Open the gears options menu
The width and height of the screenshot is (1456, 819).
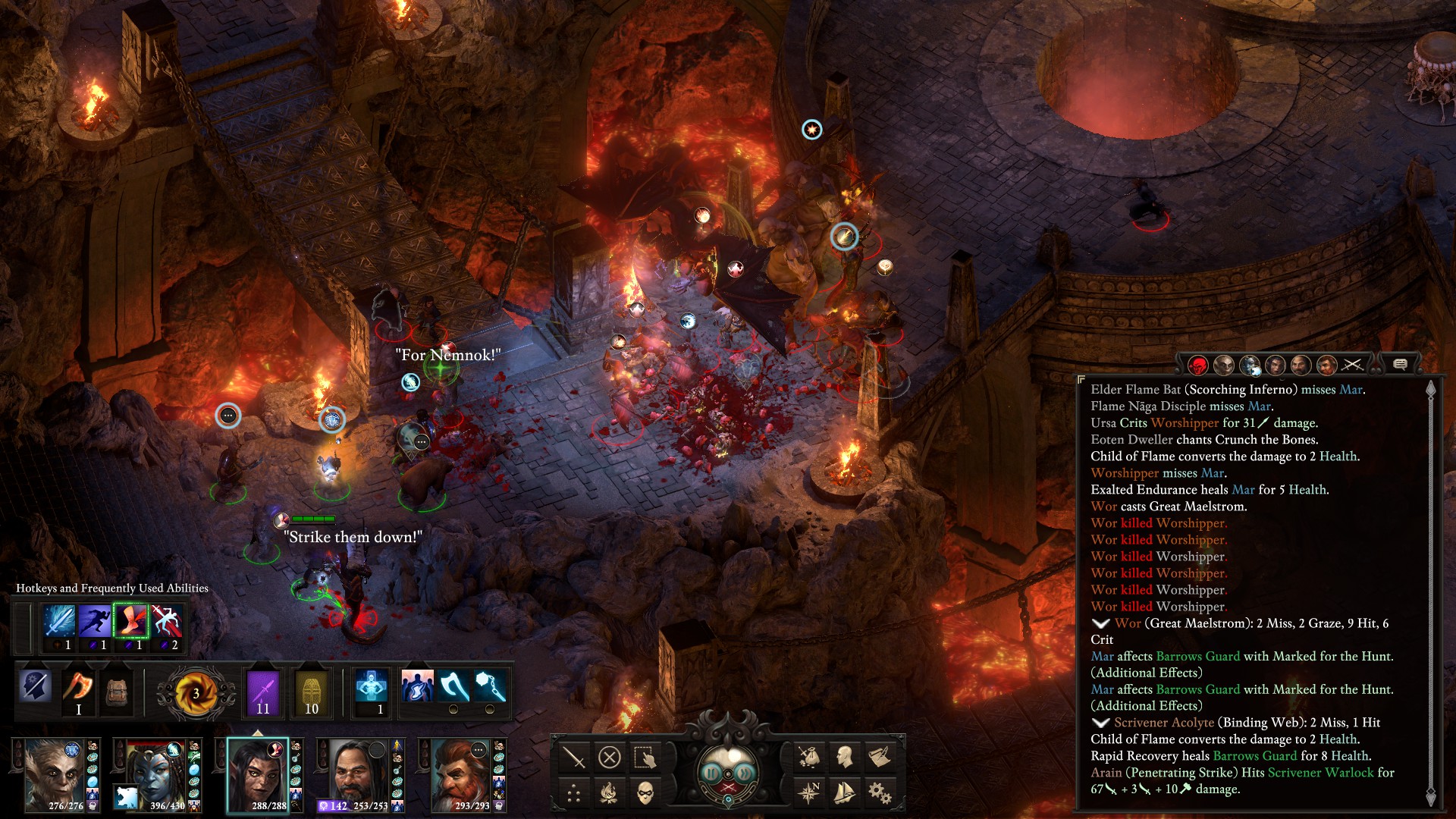click(x=880, y=793)
